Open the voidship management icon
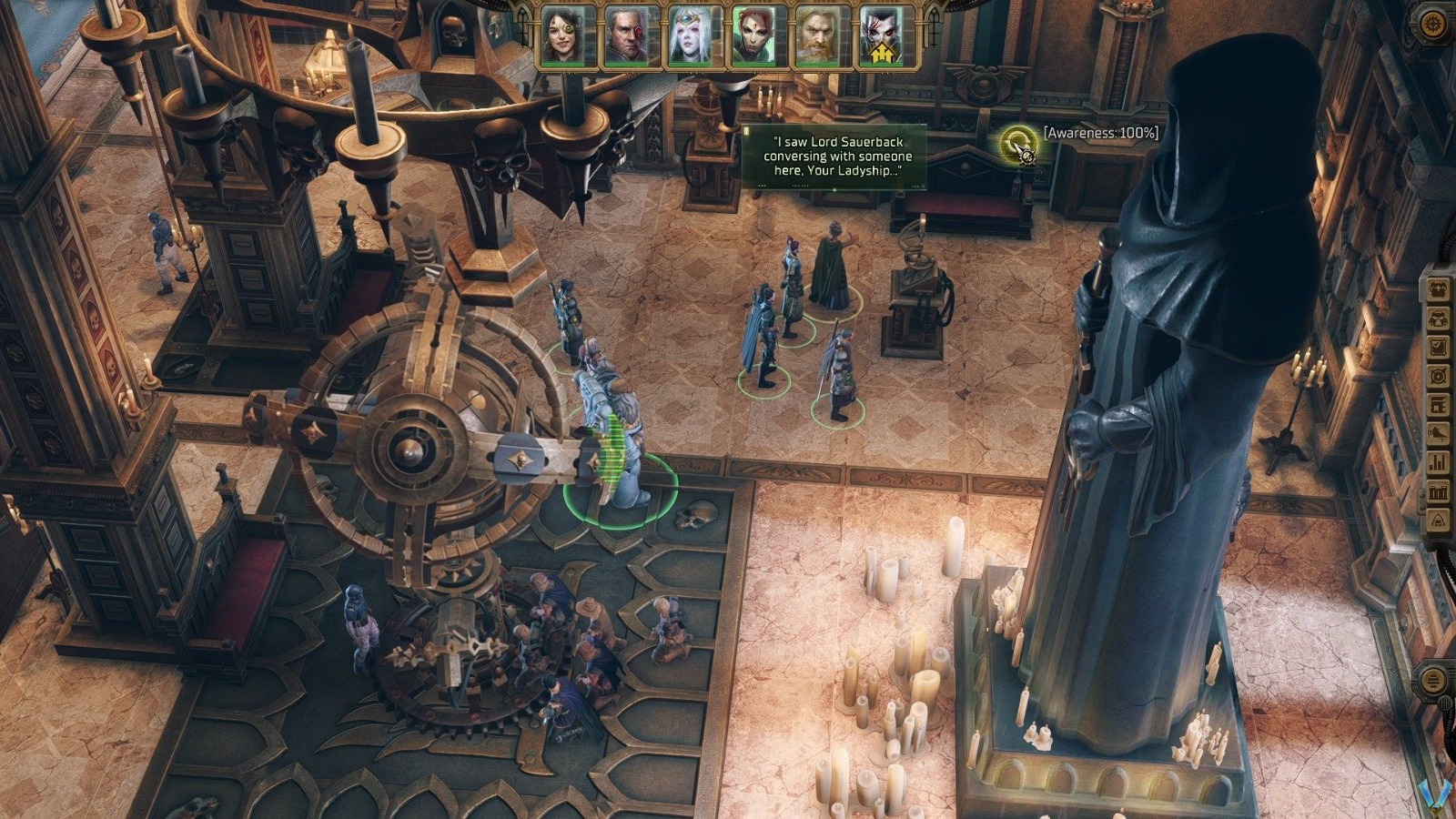The image size is (1456, 819). point(1440,433)
